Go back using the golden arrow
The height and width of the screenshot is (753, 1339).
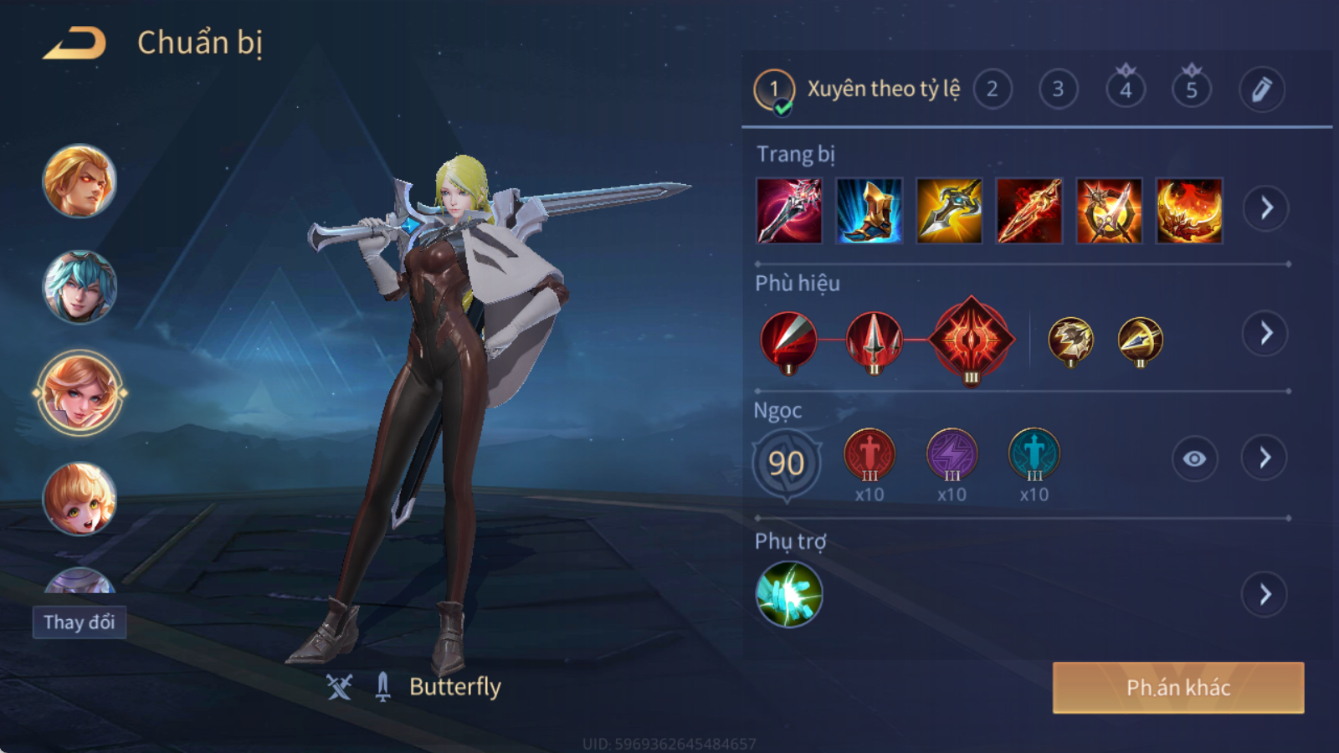tap(75, 44)
